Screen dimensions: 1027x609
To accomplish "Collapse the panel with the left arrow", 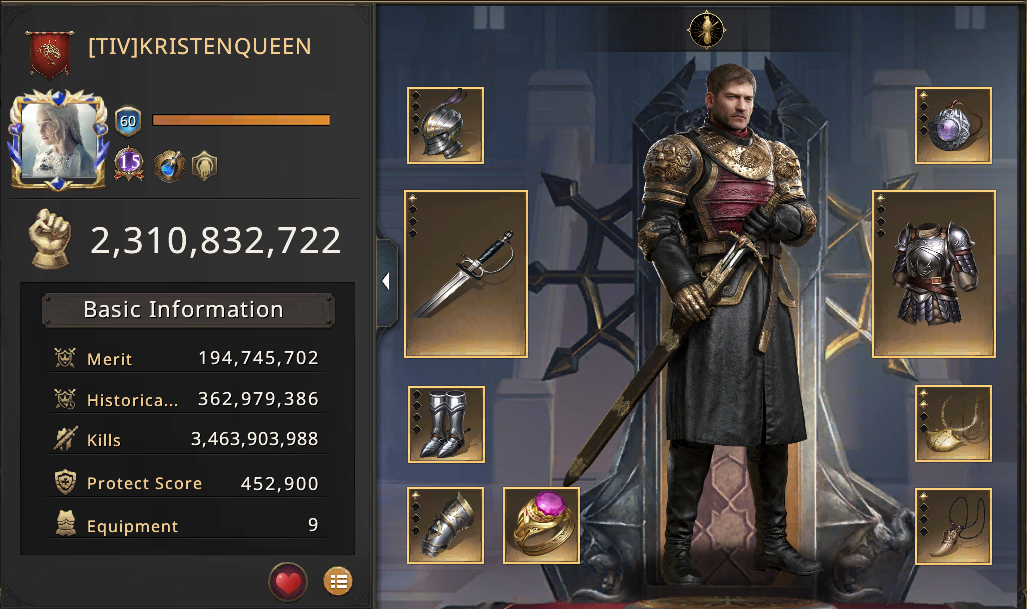I will tap(386, 282).
